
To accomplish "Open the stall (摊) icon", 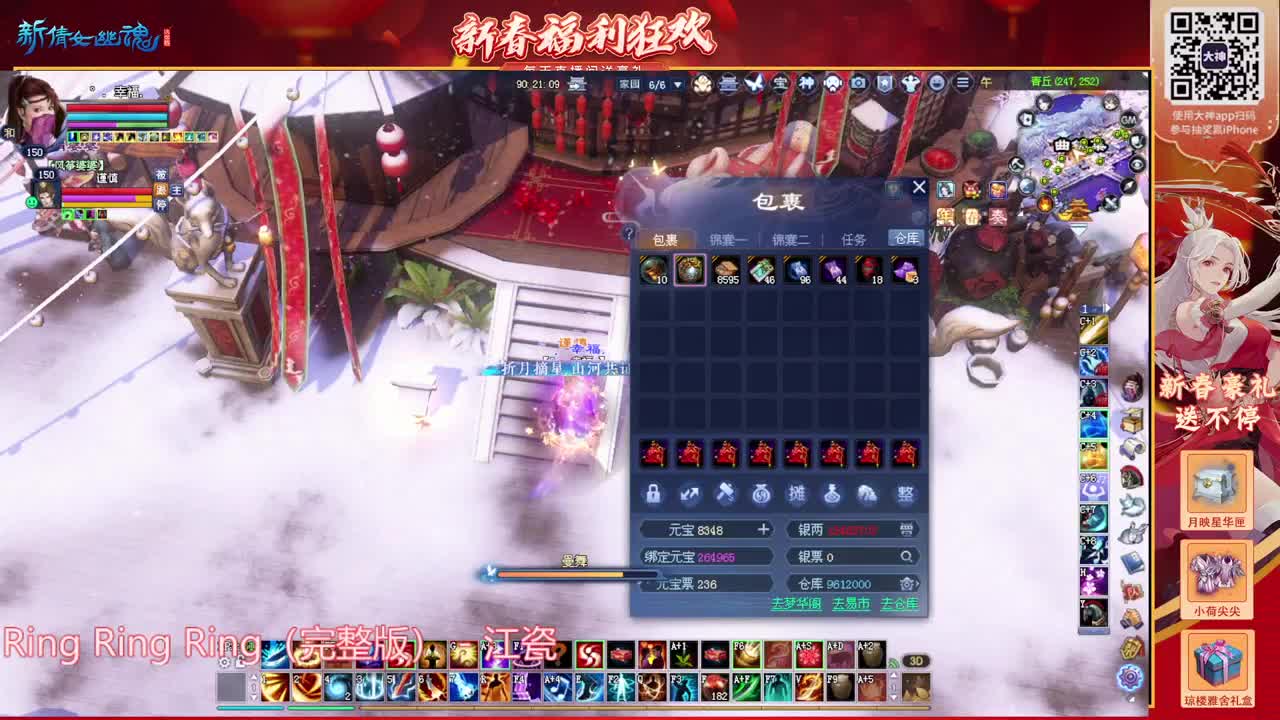I will point(799,493).
